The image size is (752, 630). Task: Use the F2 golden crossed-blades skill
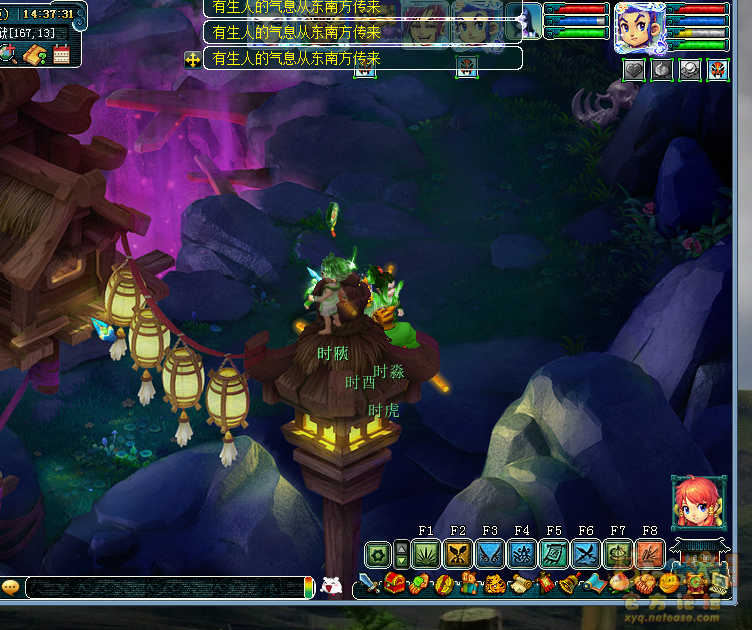(459, 553)
